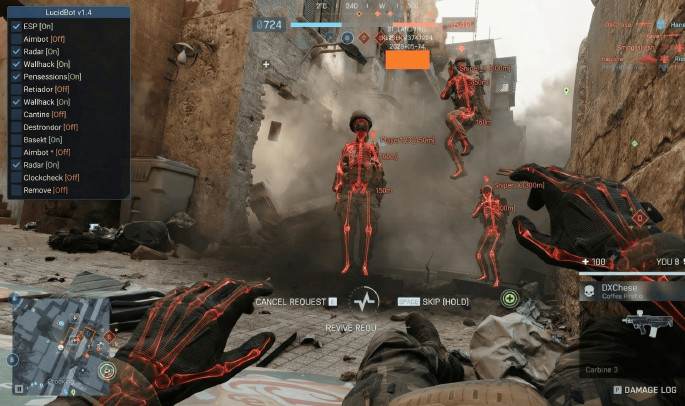The width and height of the screenshot is (685, 406).
Task: Select the Cancel Request prompt
Action: point(296,300)
